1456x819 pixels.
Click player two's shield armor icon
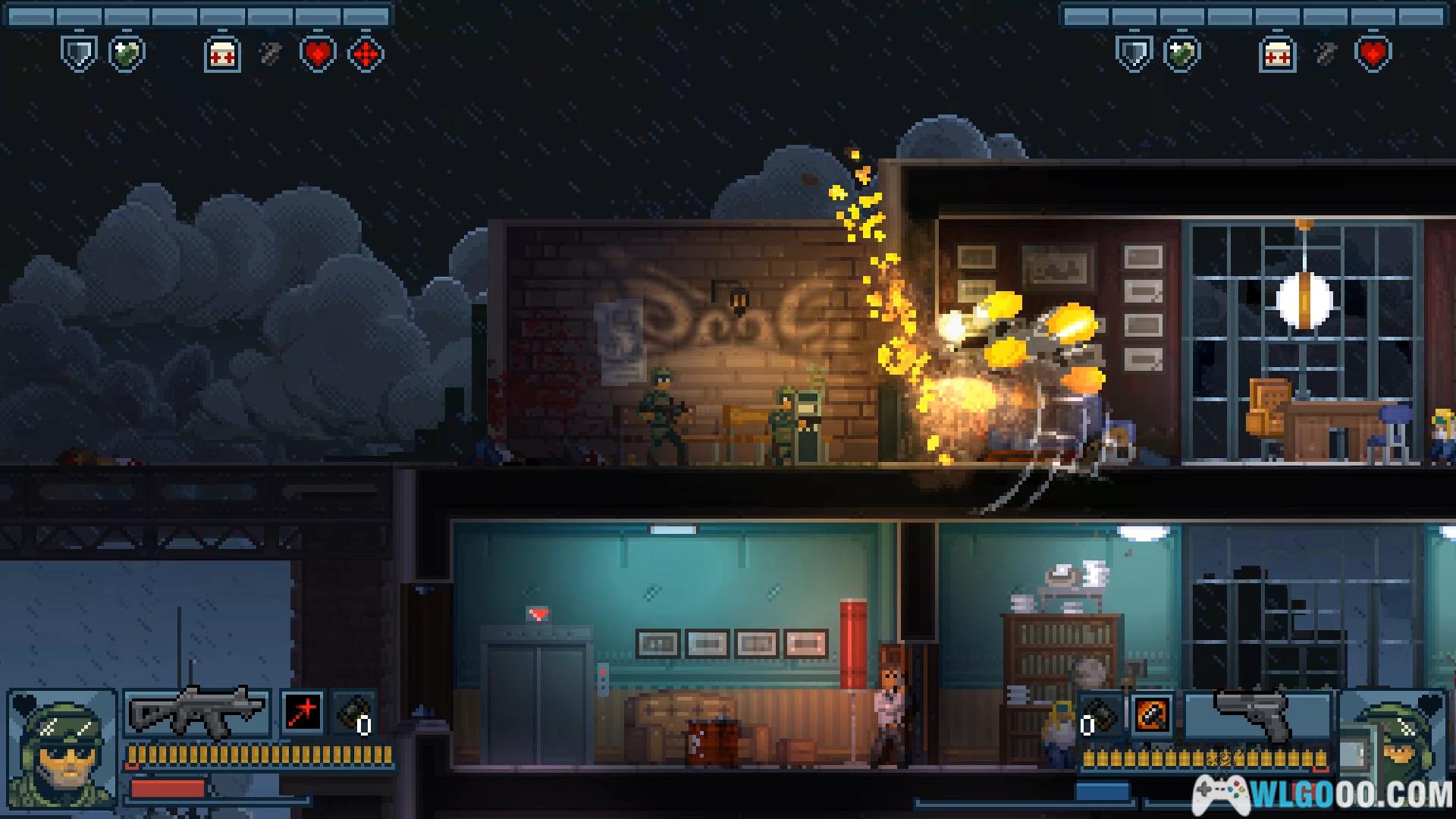point(1134,54)
